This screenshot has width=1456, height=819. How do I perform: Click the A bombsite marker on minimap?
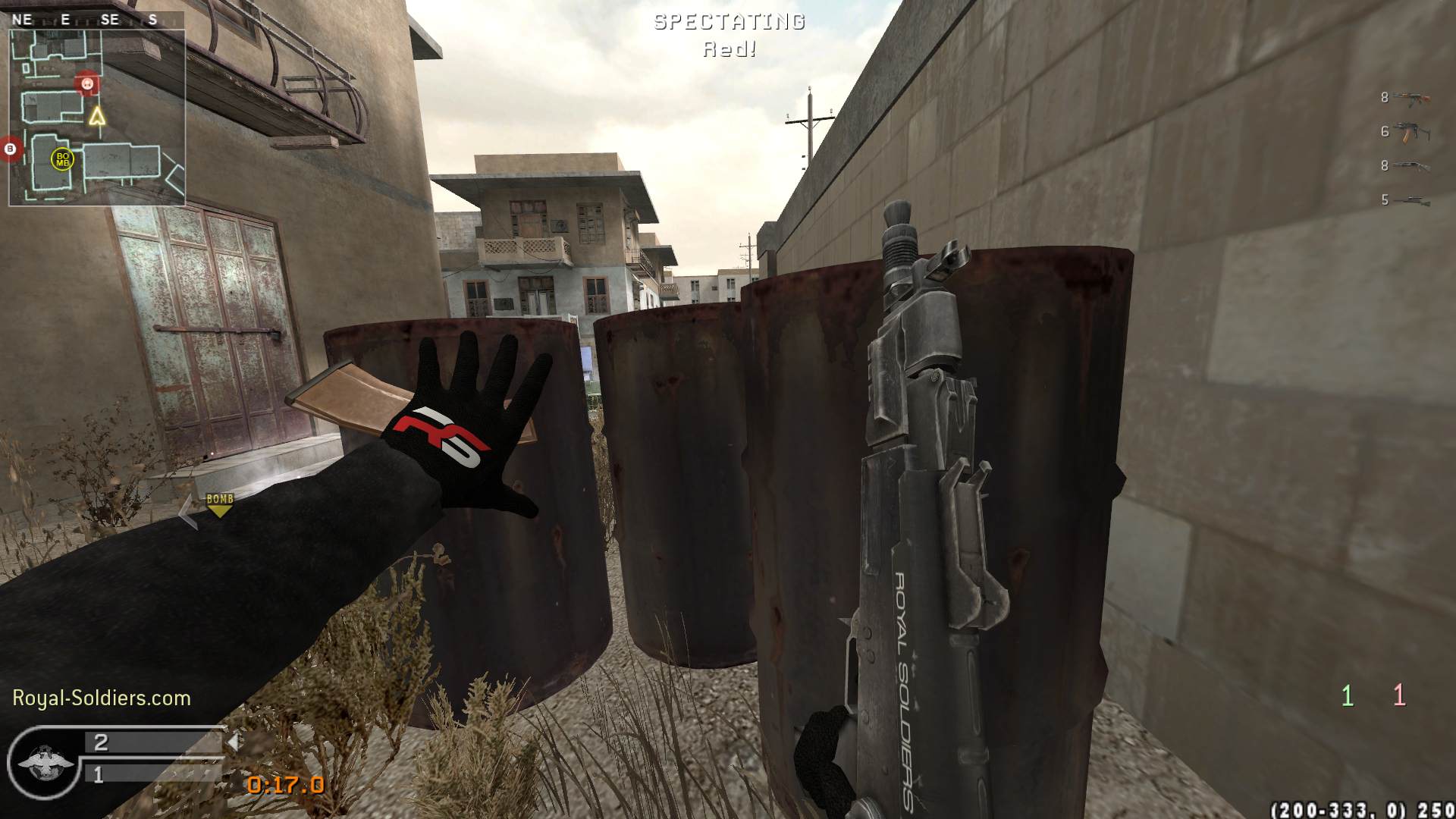(87, 83)
